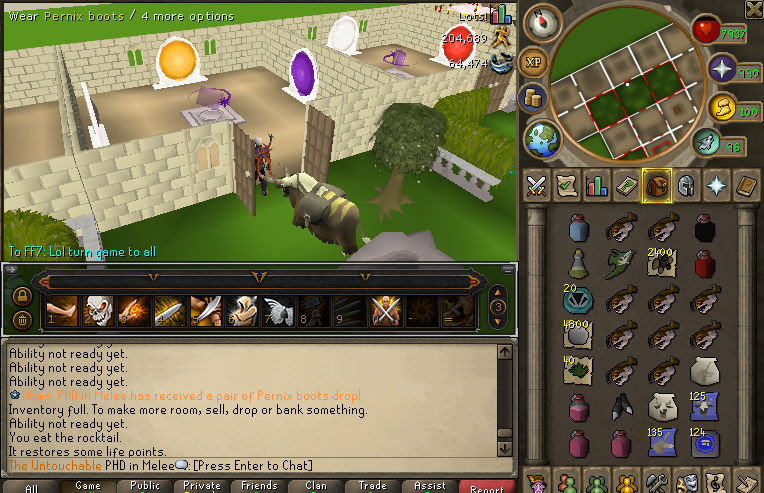Show the Friends chat filter tab
This screenshot has height=493, width=764.
coord(259,486)
